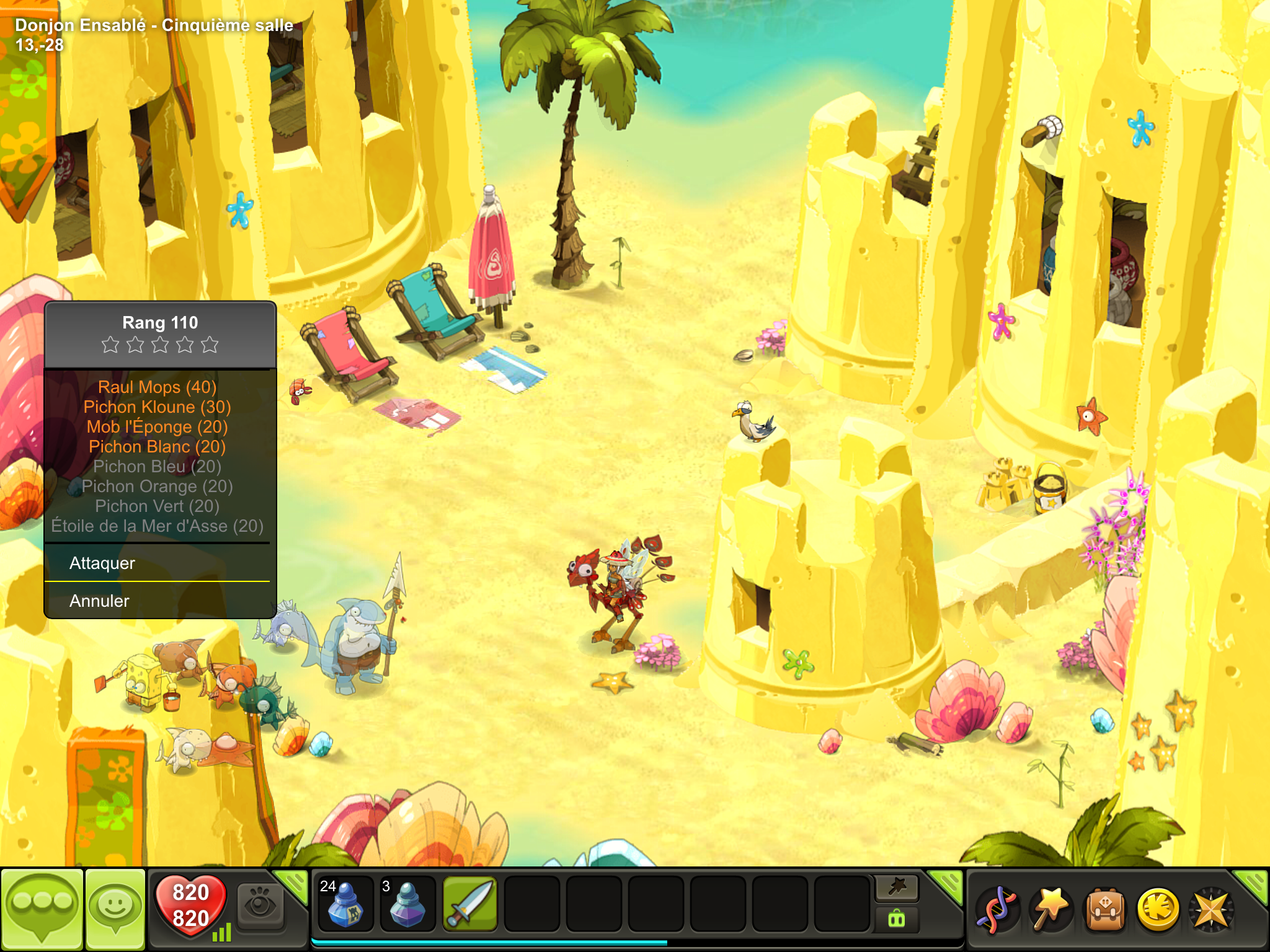Open the spells star wand icon
1270x952 pixels.
[x=1050, y=910]
